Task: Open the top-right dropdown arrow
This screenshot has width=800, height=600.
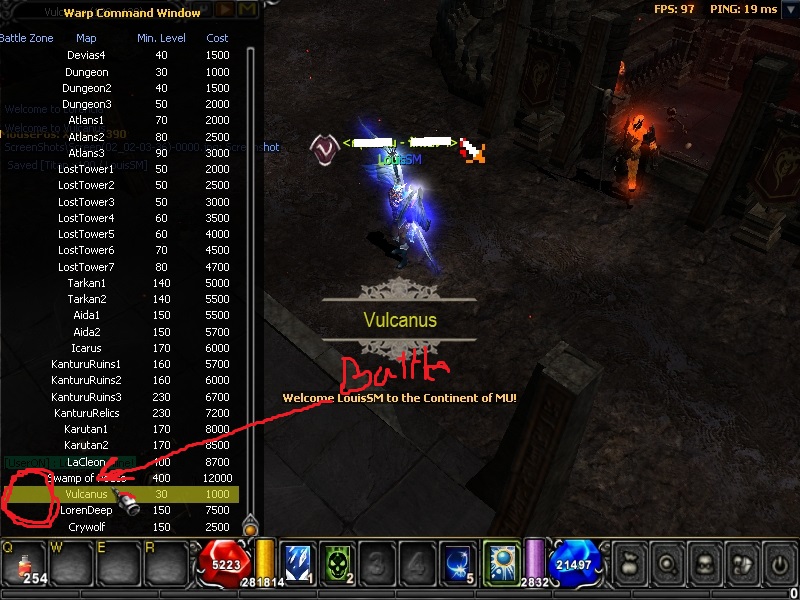Action: pyautogui.click(x=790, y=9)
